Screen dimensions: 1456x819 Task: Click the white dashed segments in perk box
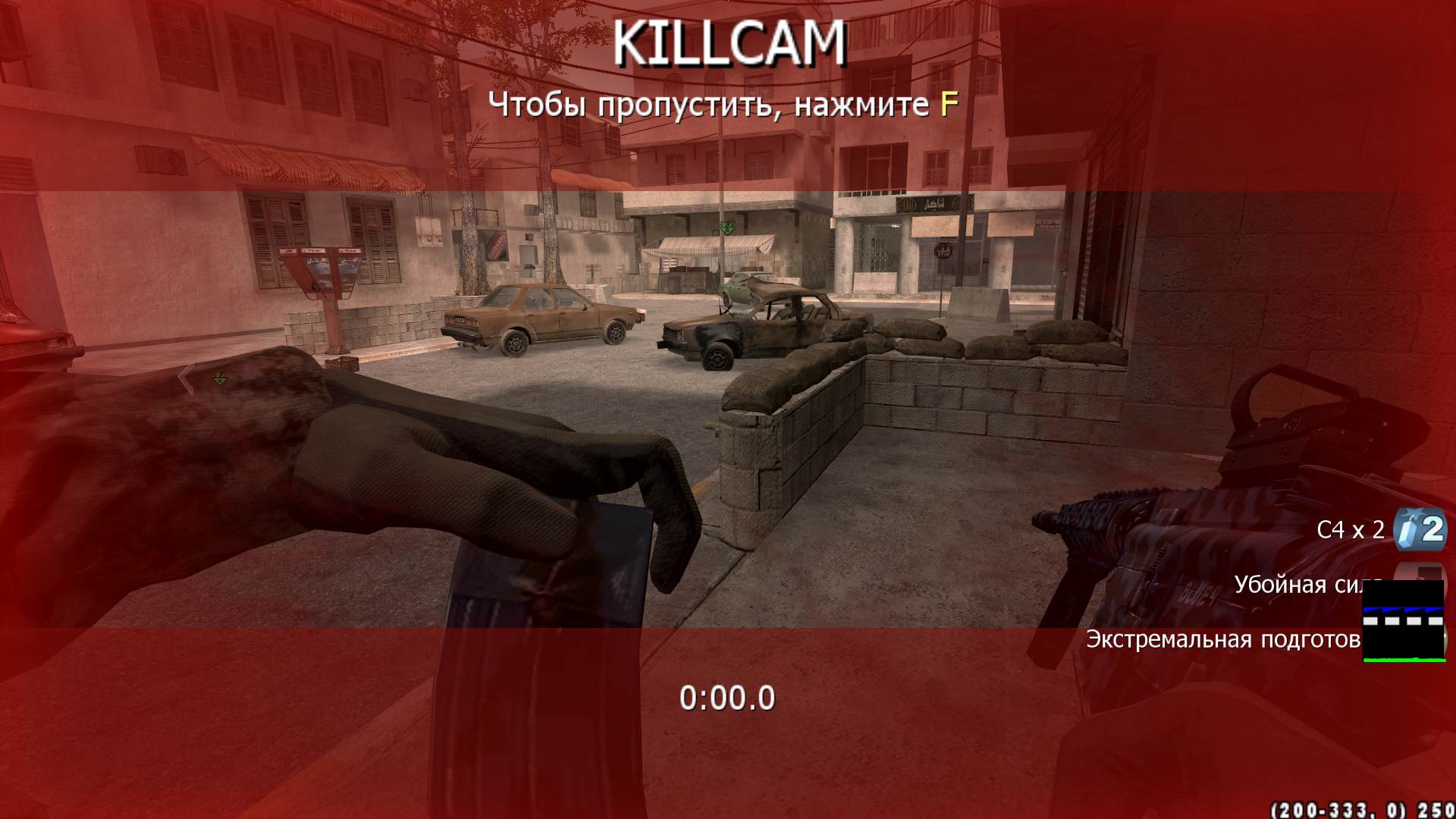pos(1404,620)
